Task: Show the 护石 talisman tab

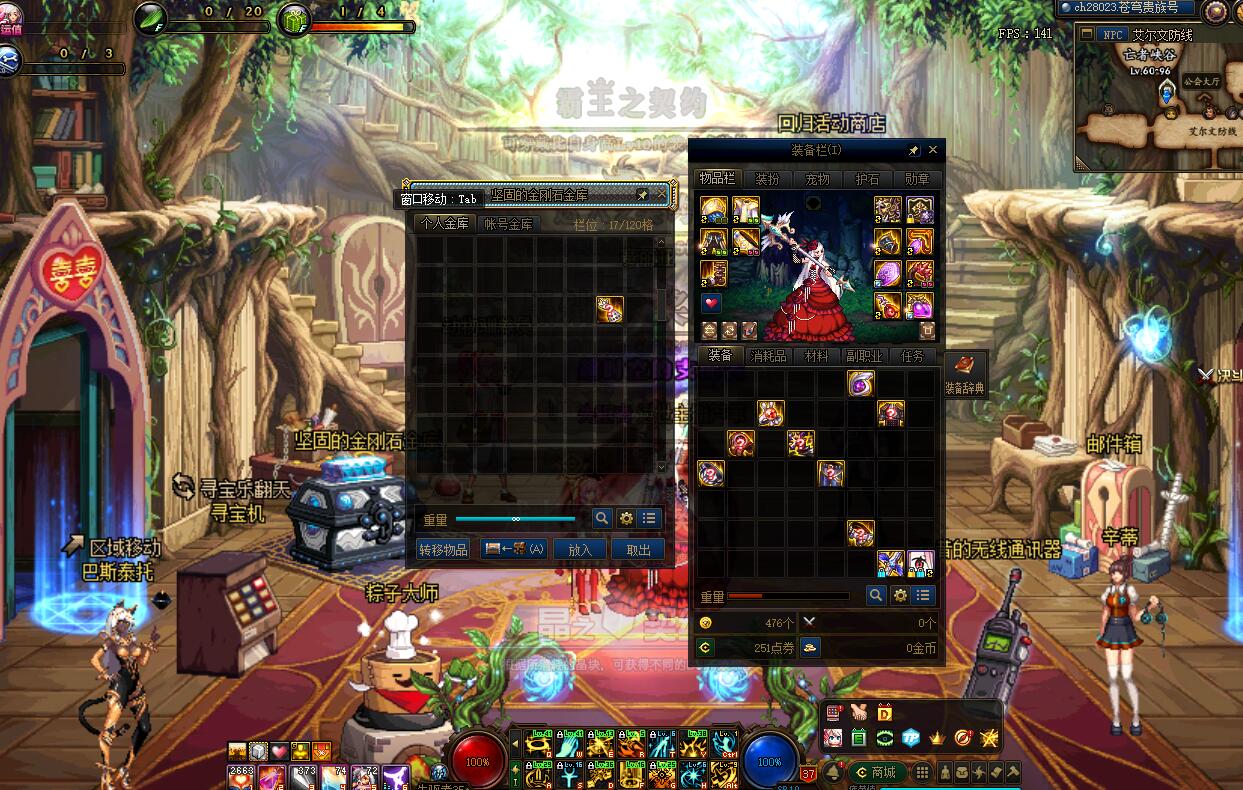Action: click(x=867, y=179)
